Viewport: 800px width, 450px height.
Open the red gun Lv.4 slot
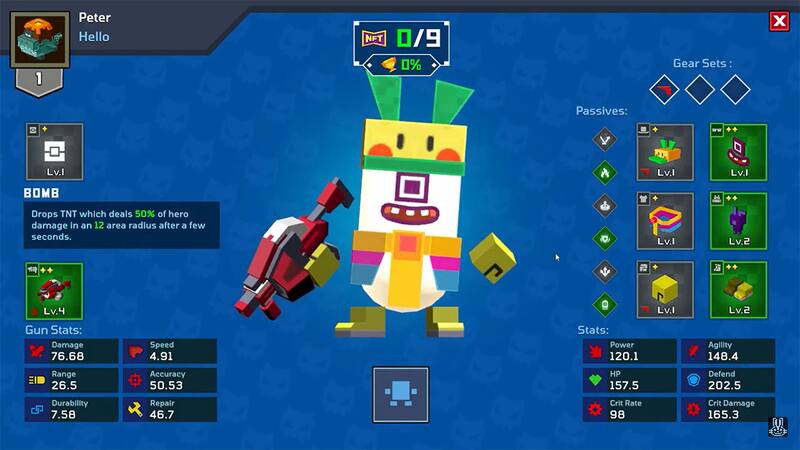click(54, 291)
